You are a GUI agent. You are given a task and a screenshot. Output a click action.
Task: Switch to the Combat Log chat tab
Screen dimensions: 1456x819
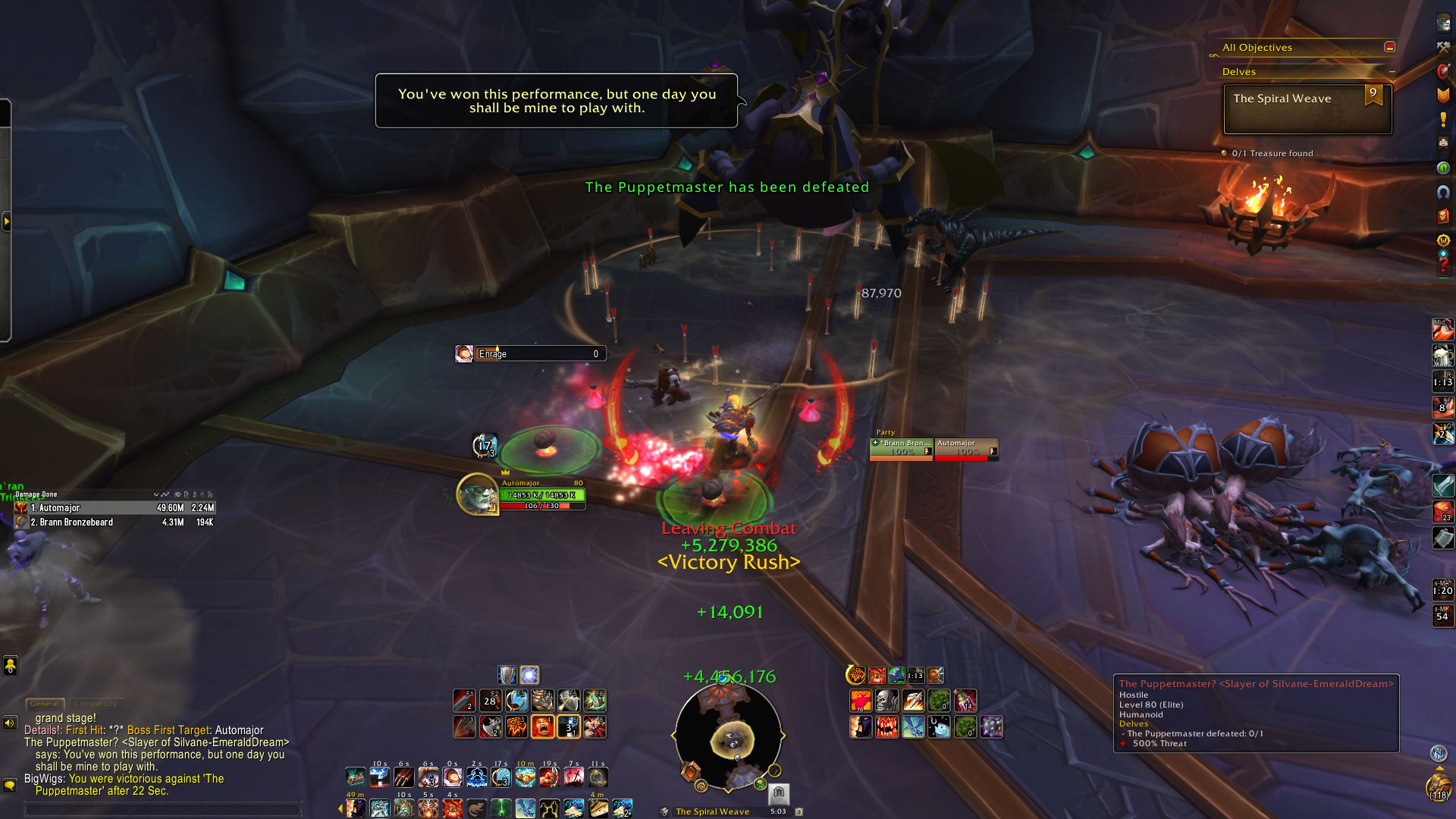96,704
